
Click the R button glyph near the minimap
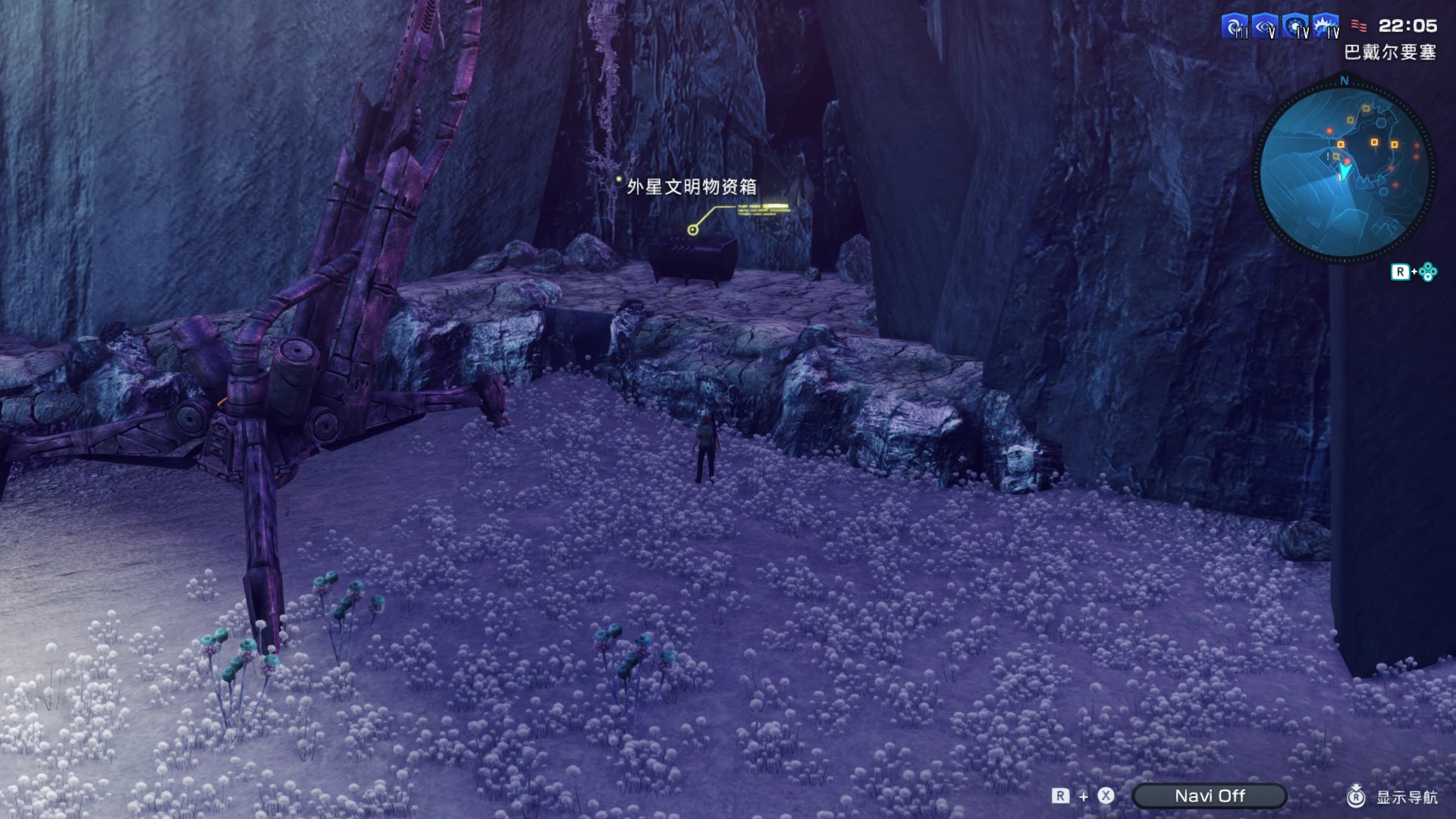point(1400,273)
